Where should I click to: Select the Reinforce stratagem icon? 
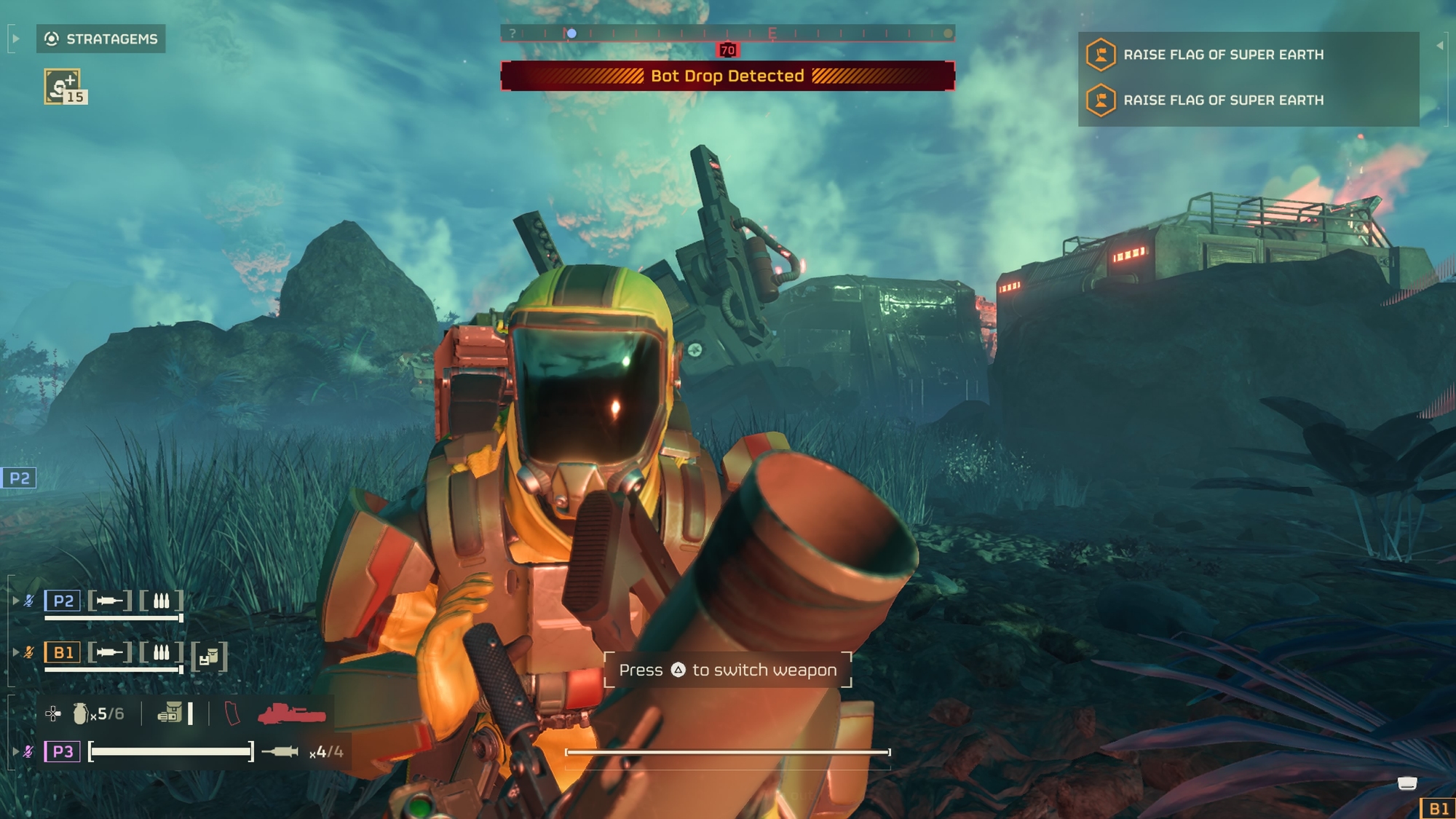pos(63,87)
